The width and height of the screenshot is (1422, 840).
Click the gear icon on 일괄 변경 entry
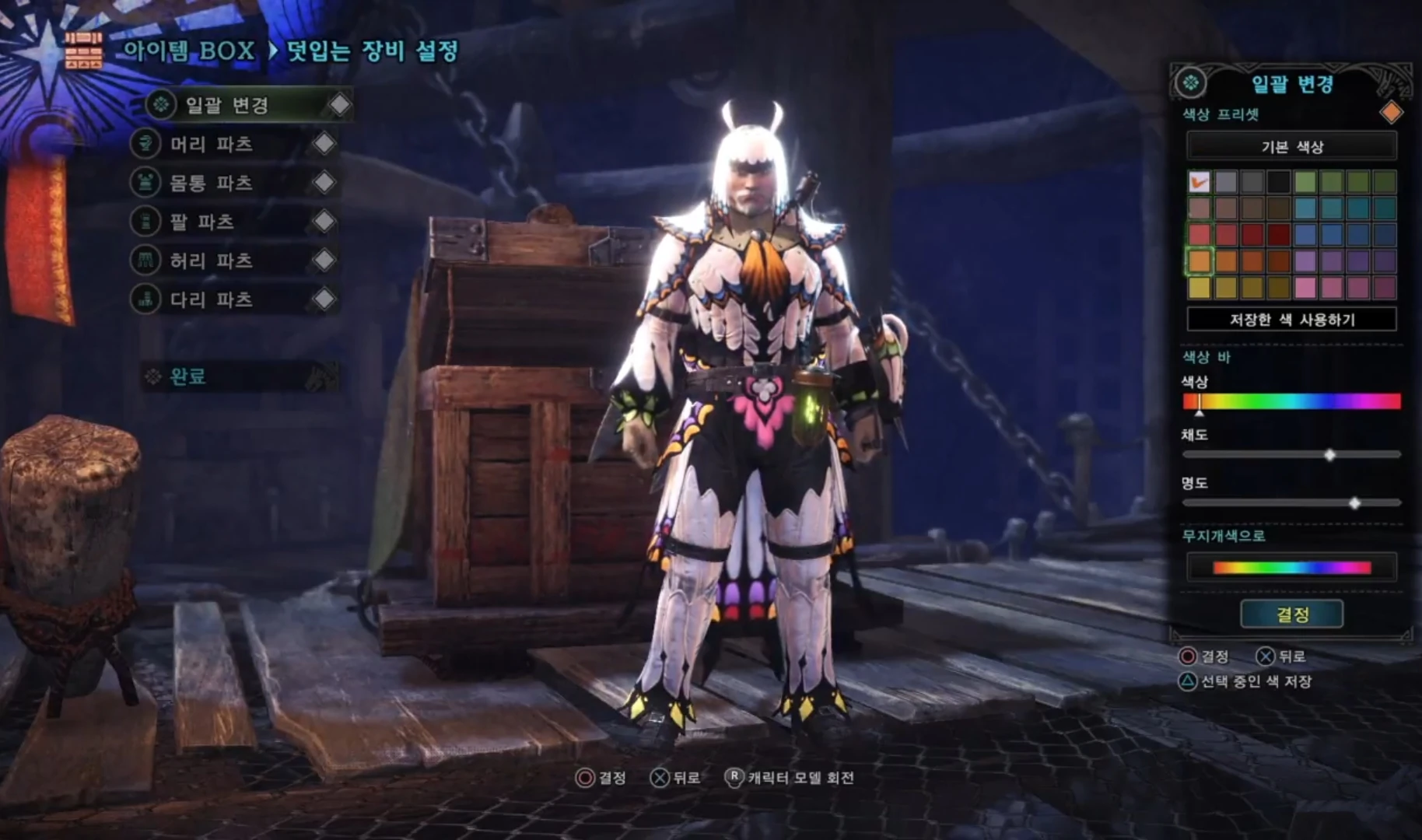pyautogui.click(x=161, y=105)
